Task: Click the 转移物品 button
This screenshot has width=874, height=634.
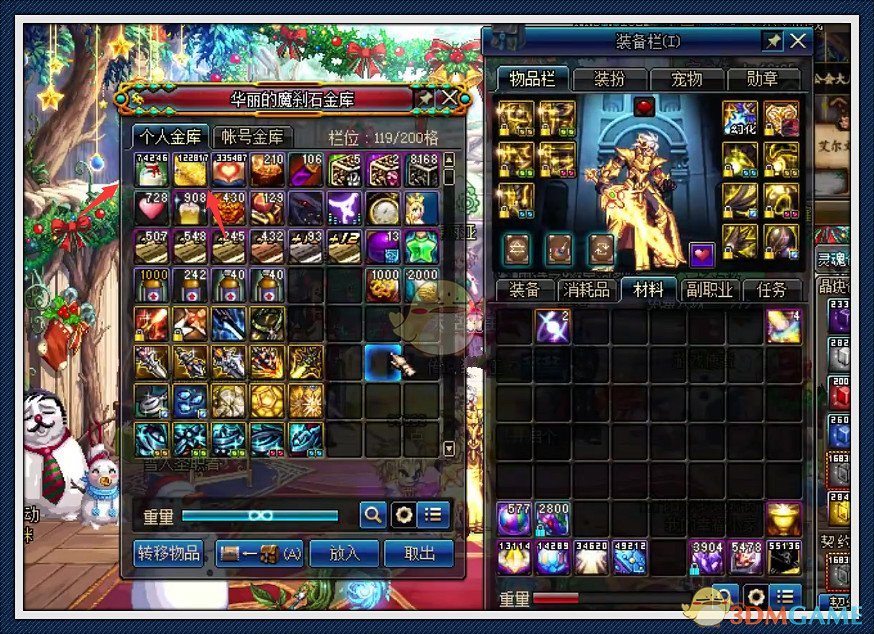Action: coord(168,553)
